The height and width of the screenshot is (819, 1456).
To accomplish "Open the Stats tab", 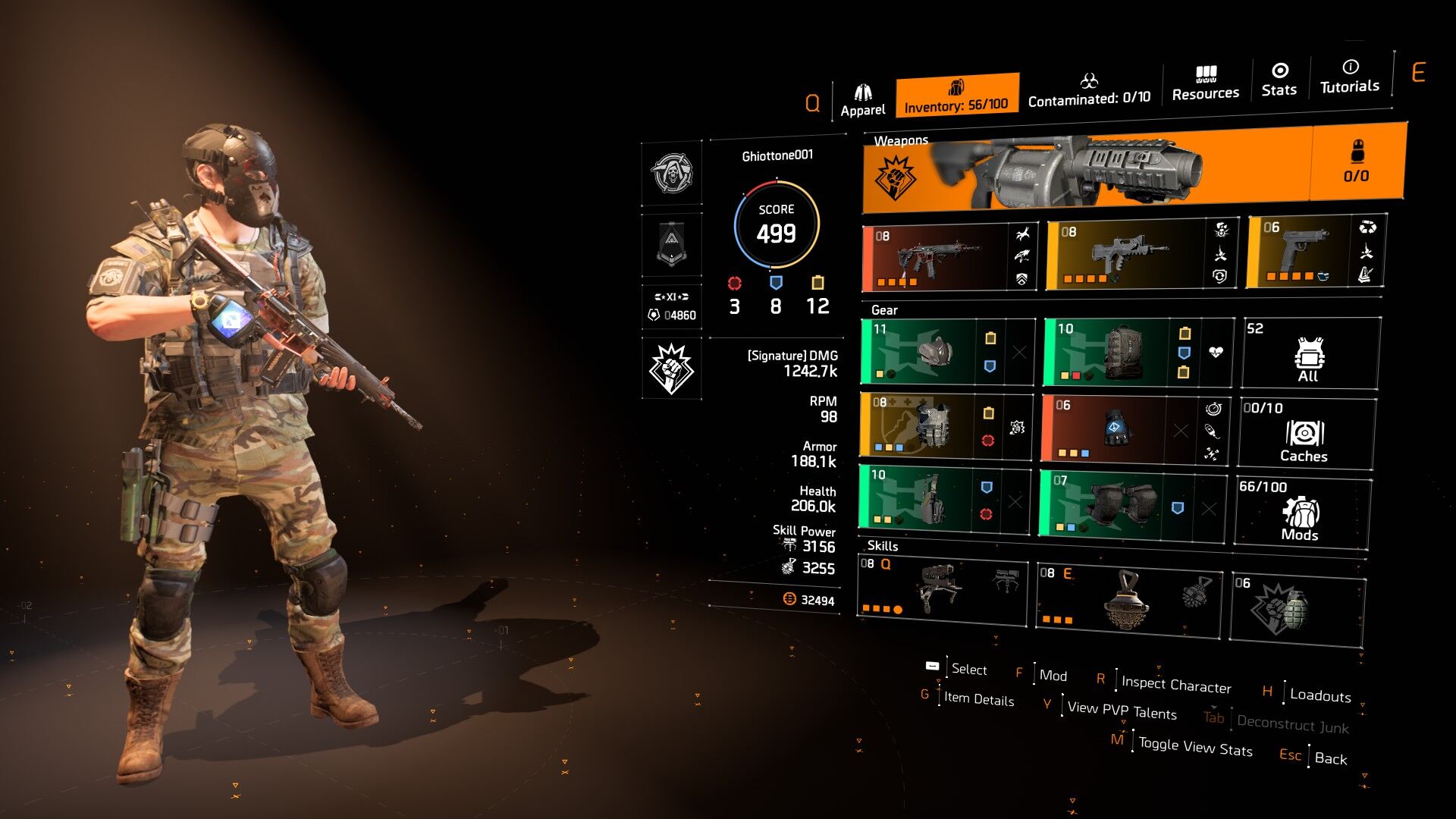I will 1279,80.
